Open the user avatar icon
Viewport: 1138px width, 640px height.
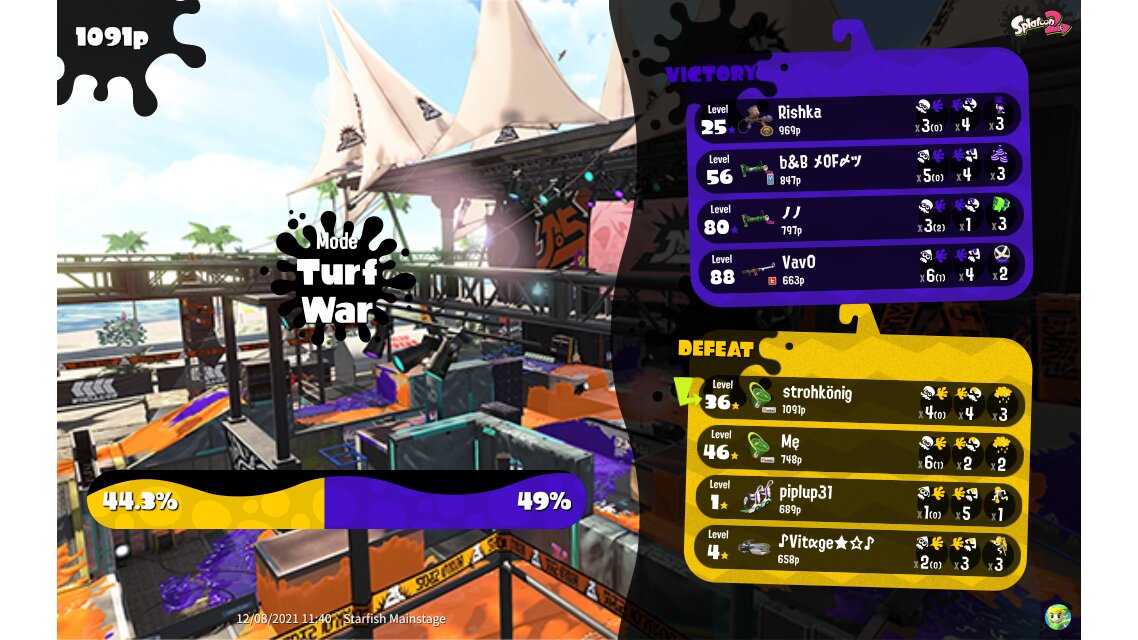pos(1057,616)
